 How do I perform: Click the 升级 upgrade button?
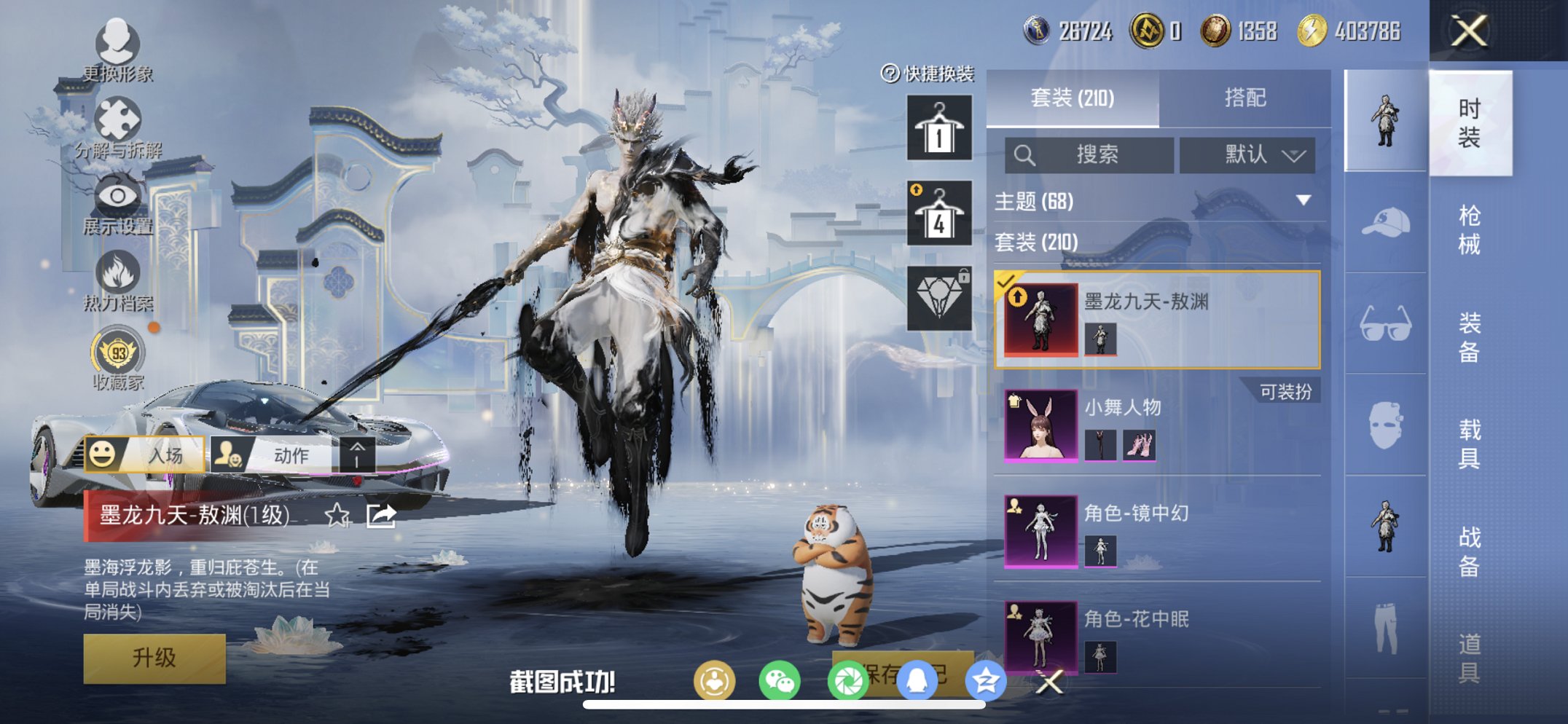coord(154,658)
